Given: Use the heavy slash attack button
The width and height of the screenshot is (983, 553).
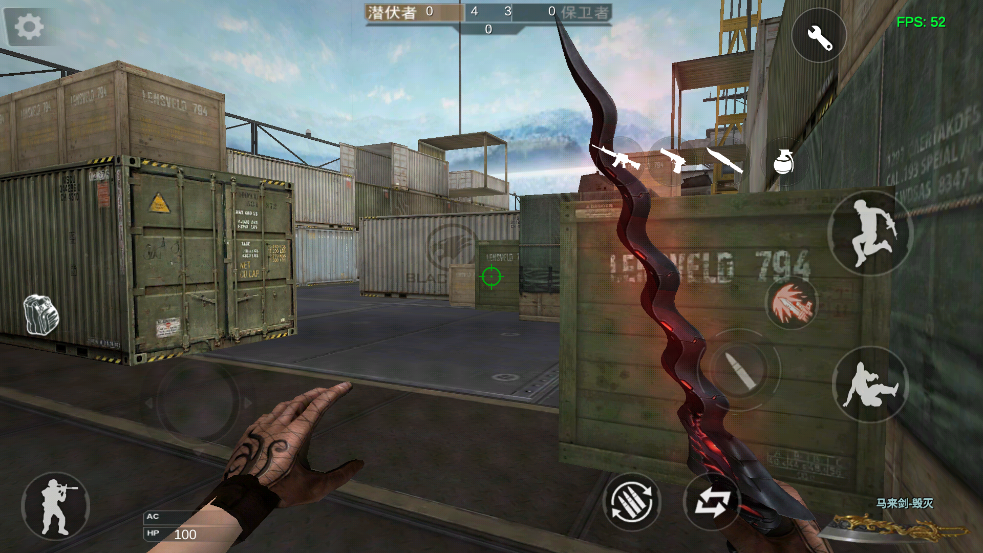Looking at the screenshot, I should pyautogui.click(x=792, y=302).
